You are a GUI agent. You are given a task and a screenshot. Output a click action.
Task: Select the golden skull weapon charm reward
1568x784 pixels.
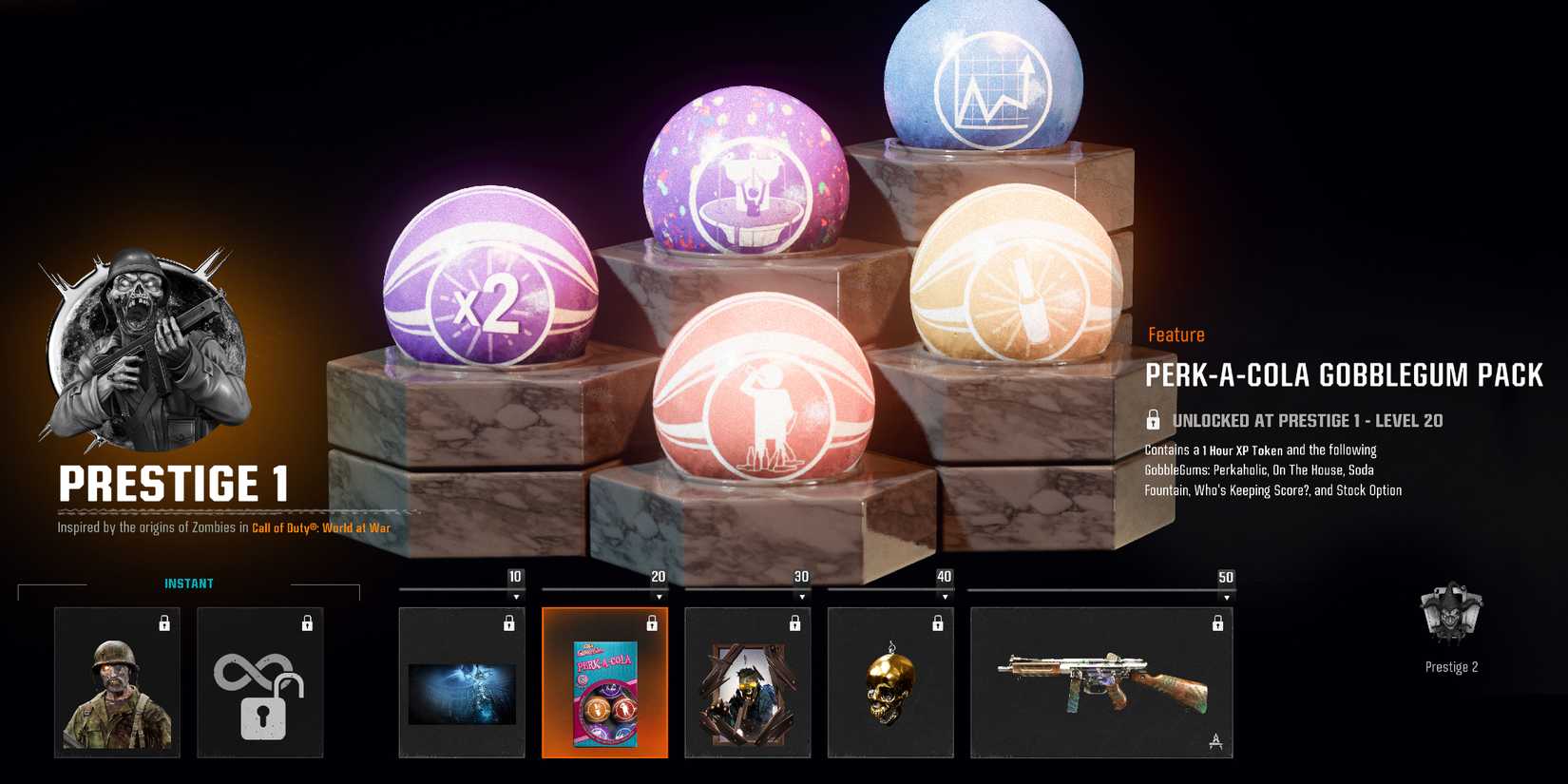click(890, 682)
